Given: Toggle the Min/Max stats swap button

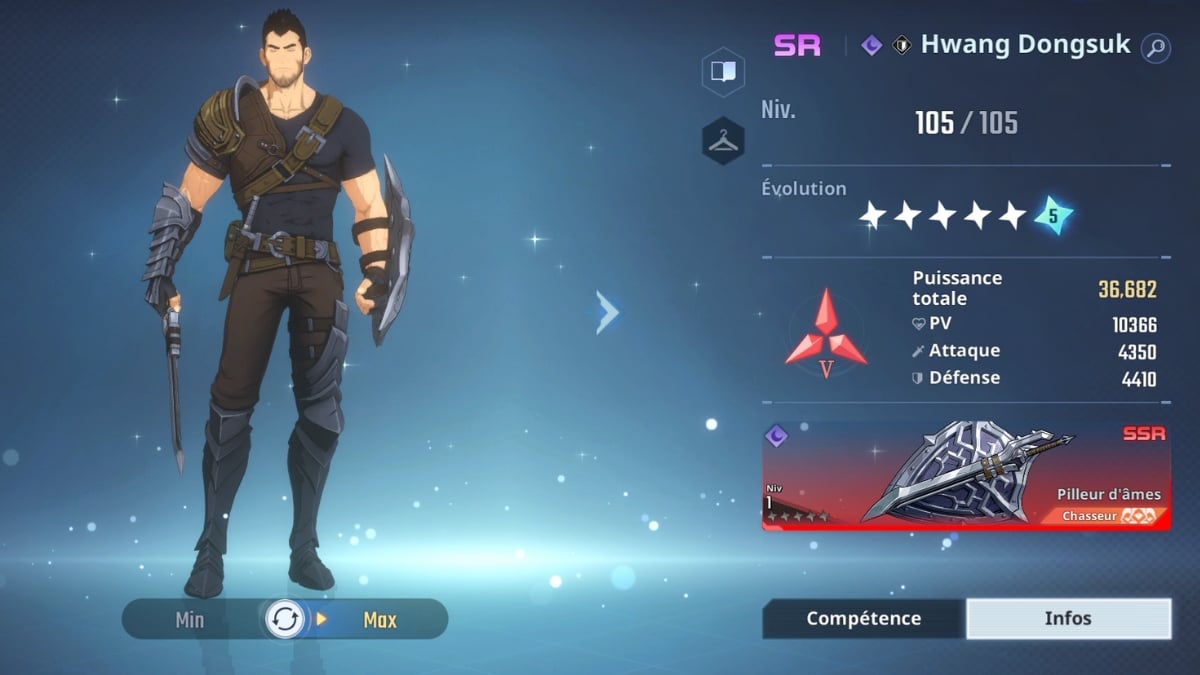Looking at the screenshot, I should coord(284,620).
